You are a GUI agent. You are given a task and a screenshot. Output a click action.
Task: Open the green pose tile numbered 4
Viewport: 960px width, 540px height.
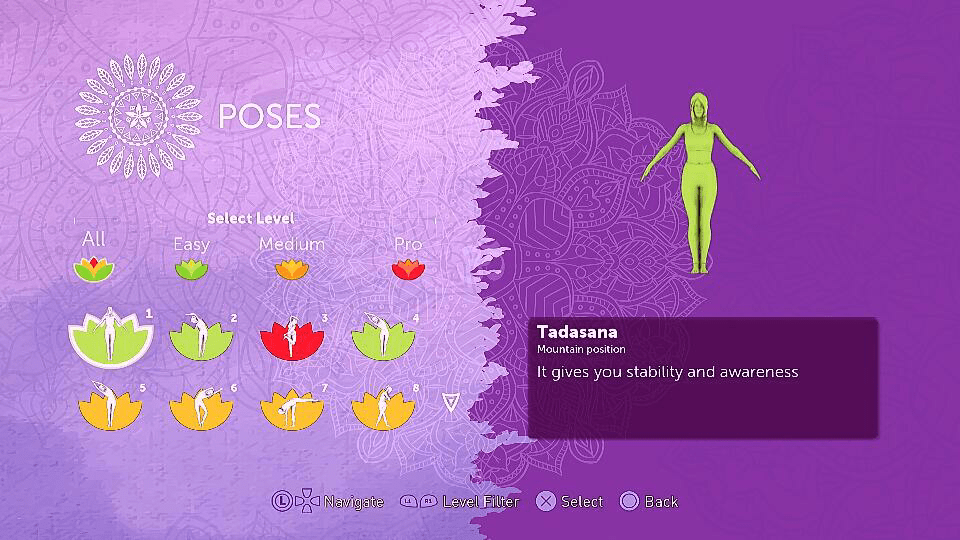[383, 339]
